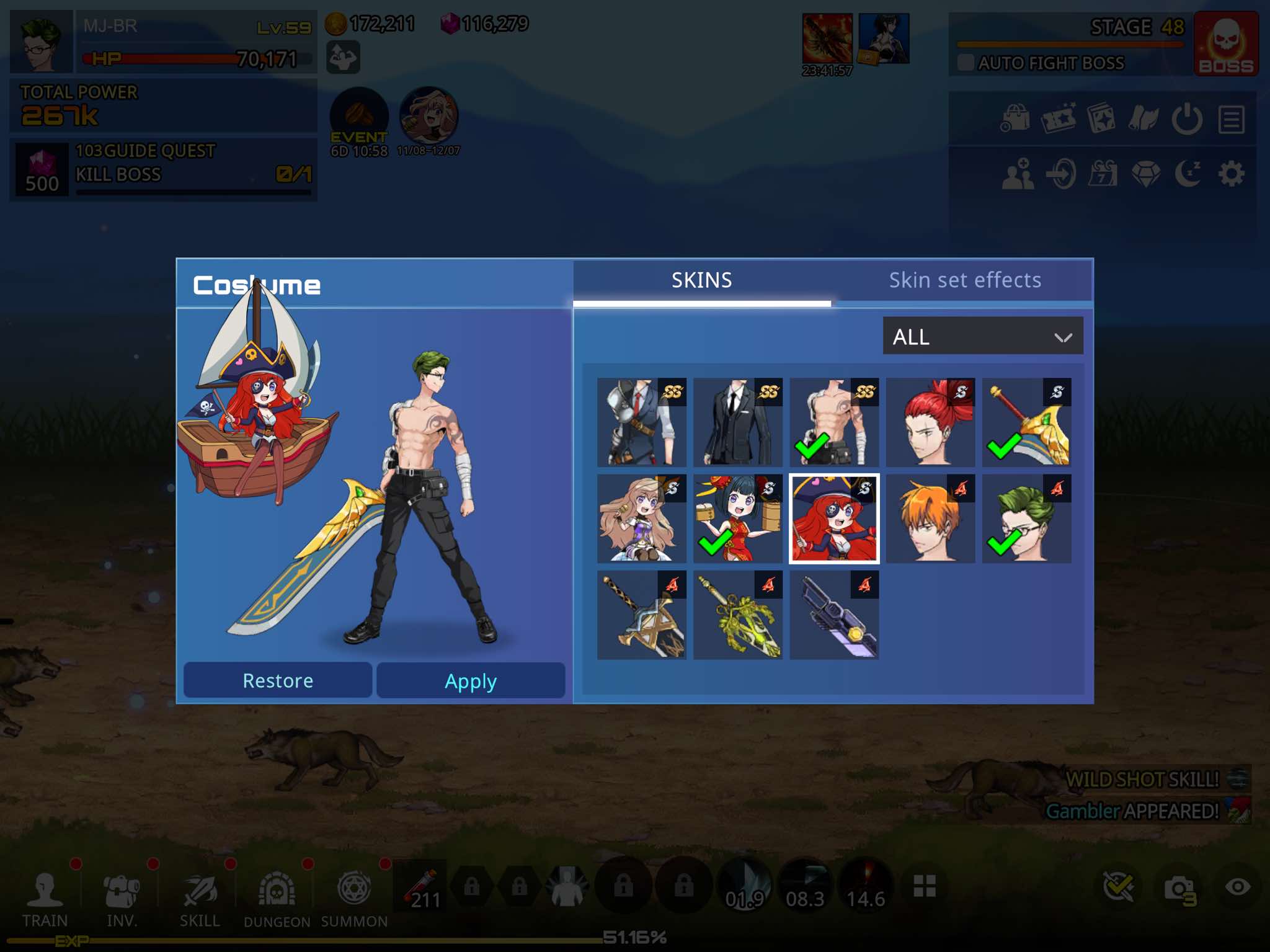The height and width of the screenshot is (952, 1270).
Task: Switch to Skin set effects tab
Action: (964, 280)
